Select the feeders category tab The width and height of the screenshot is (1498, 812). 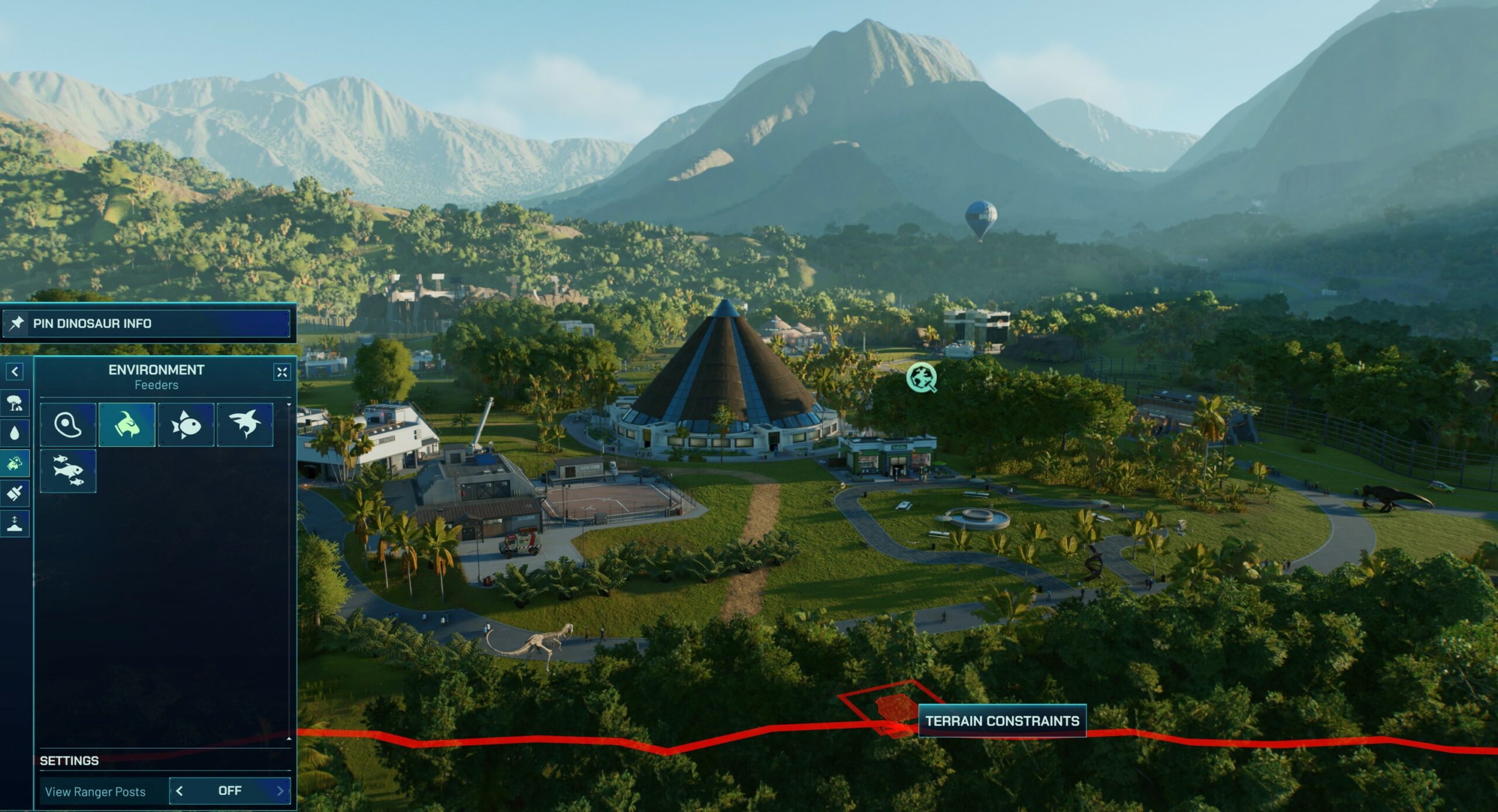tap(15, 464)
